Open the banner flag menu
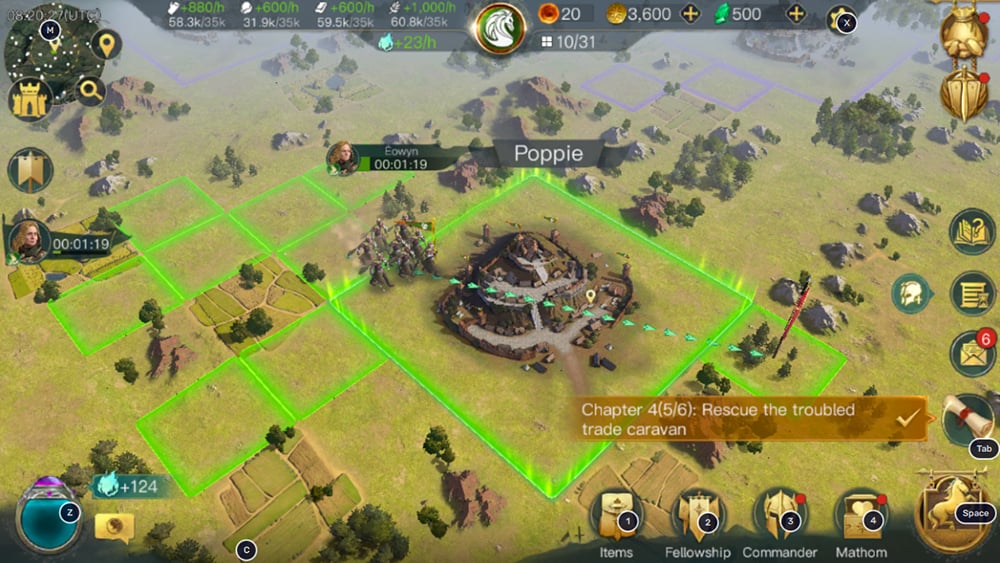1000x563 pixels. click(x=30, y=170)
